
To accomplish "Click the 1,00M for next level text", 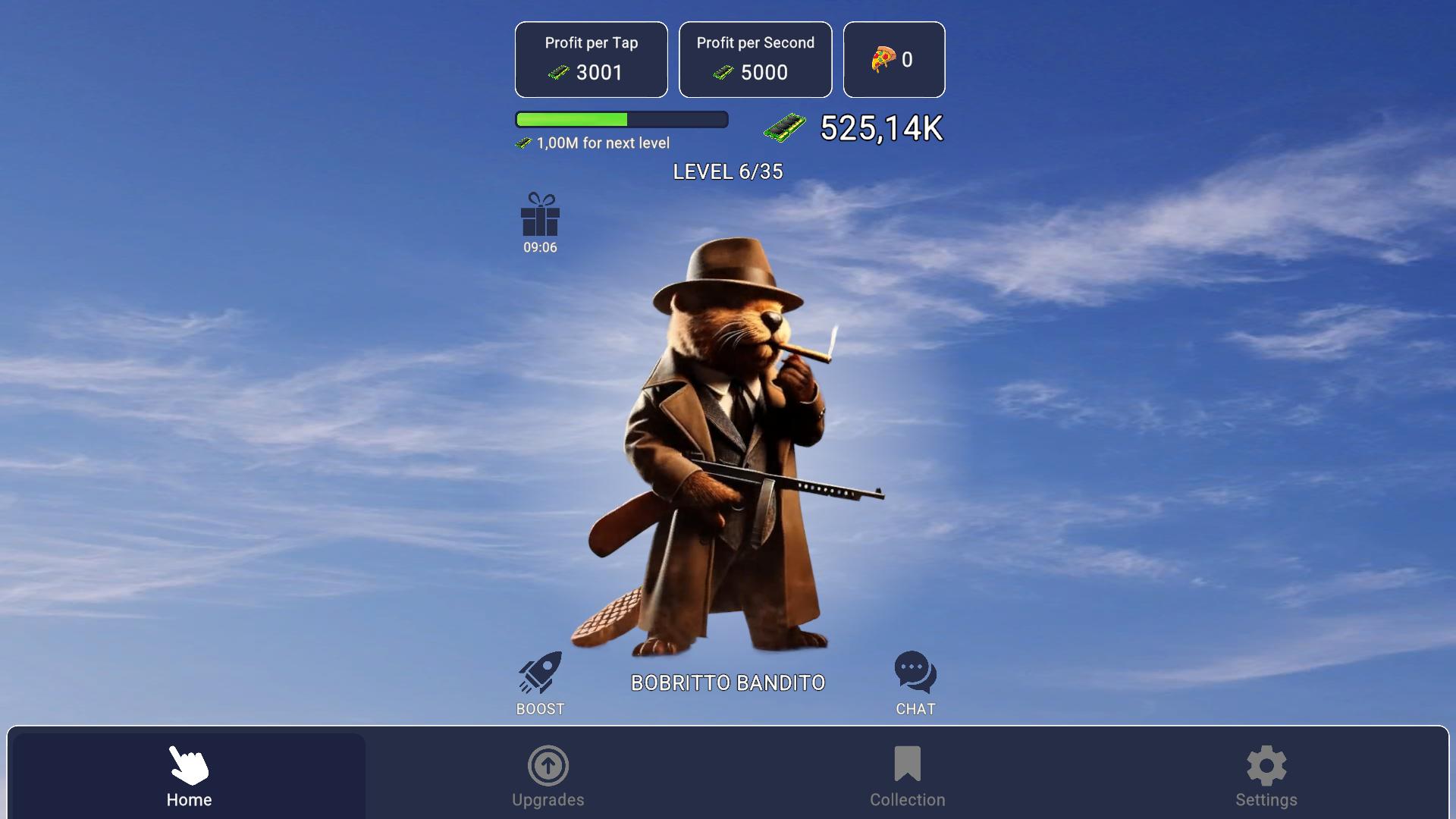I will click(602, 143).
